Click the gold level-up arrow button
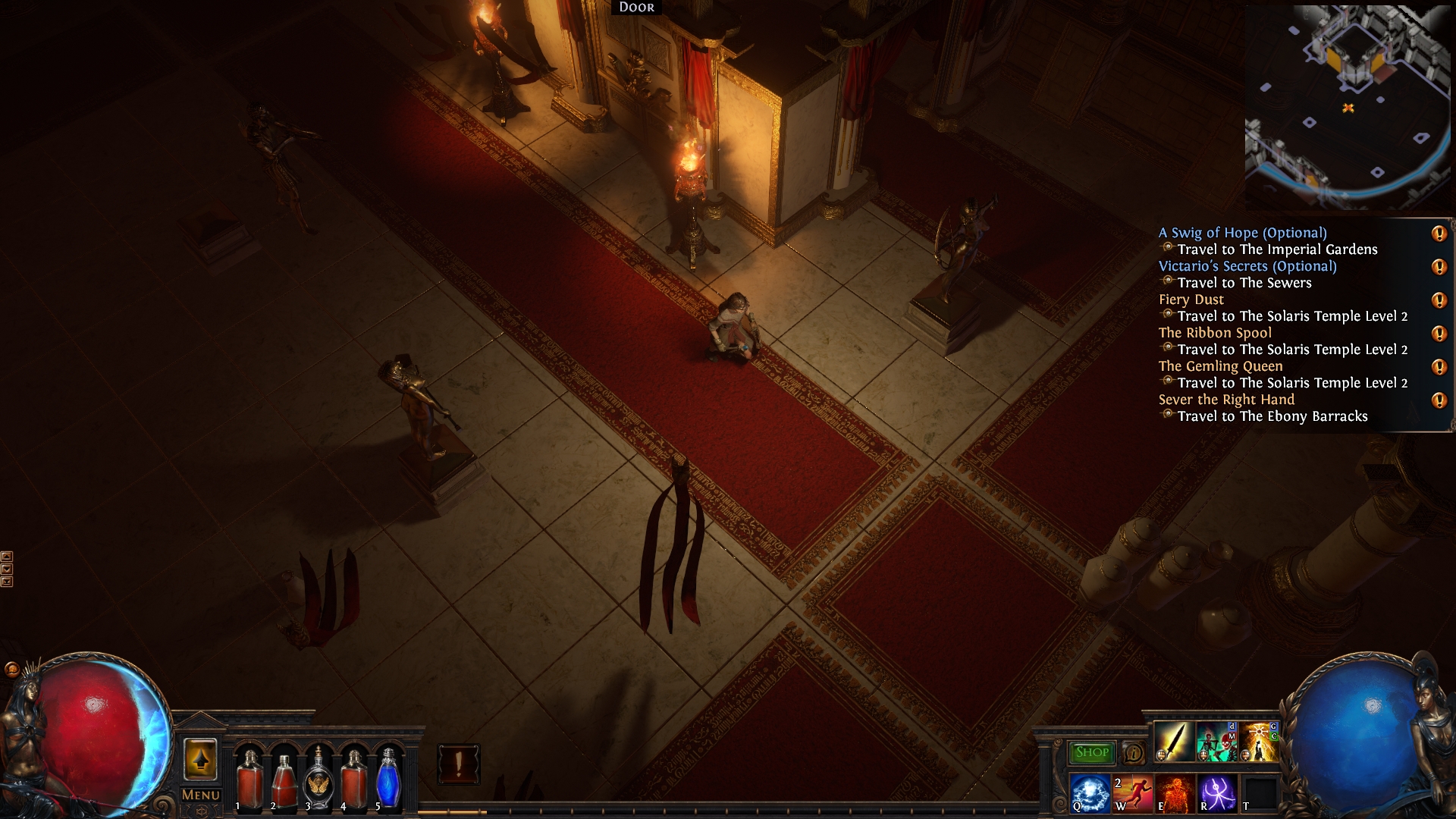 [x=200, y=759]
